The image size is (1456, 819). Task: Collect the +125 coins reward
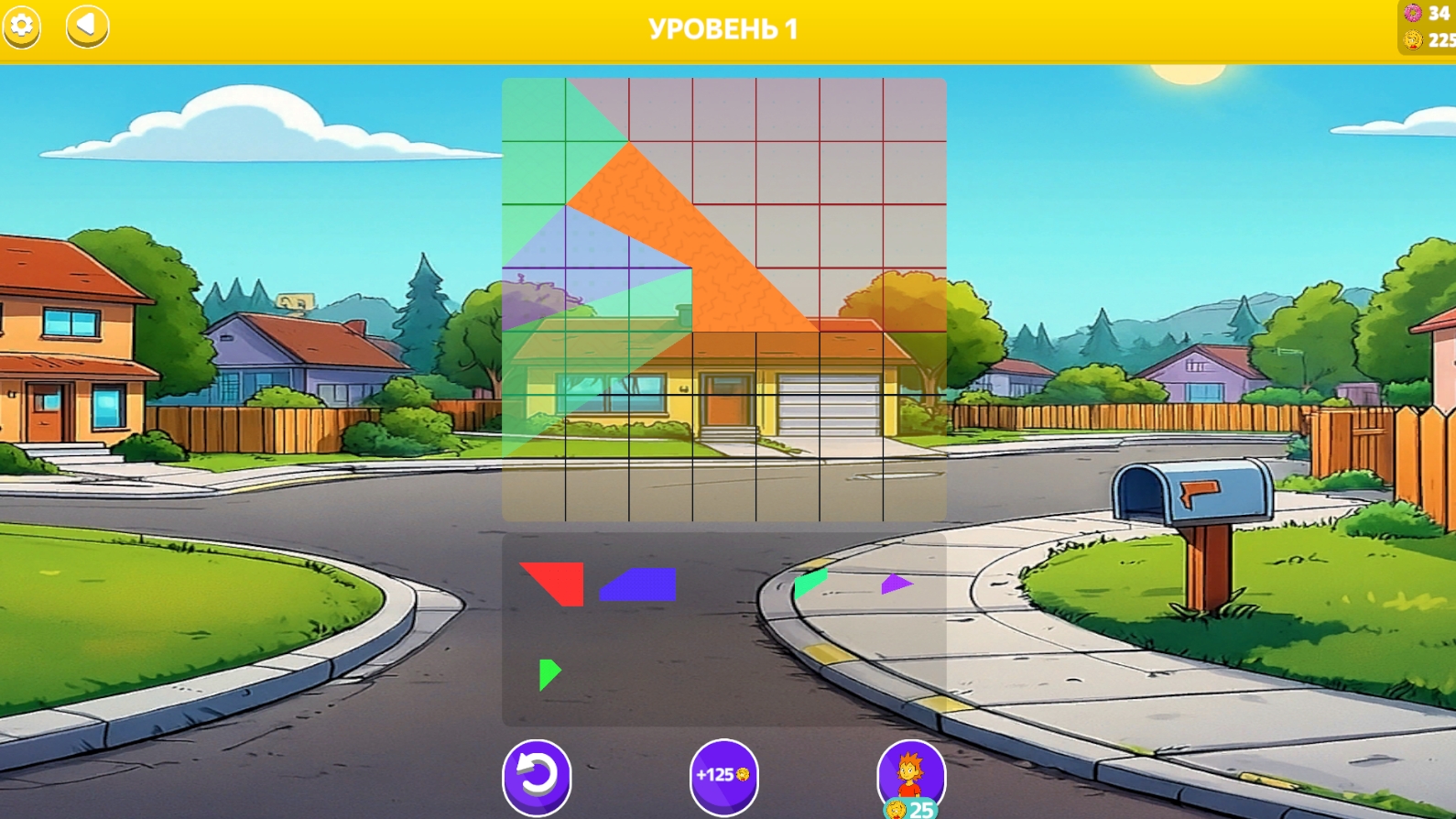(x=723, y=774)
